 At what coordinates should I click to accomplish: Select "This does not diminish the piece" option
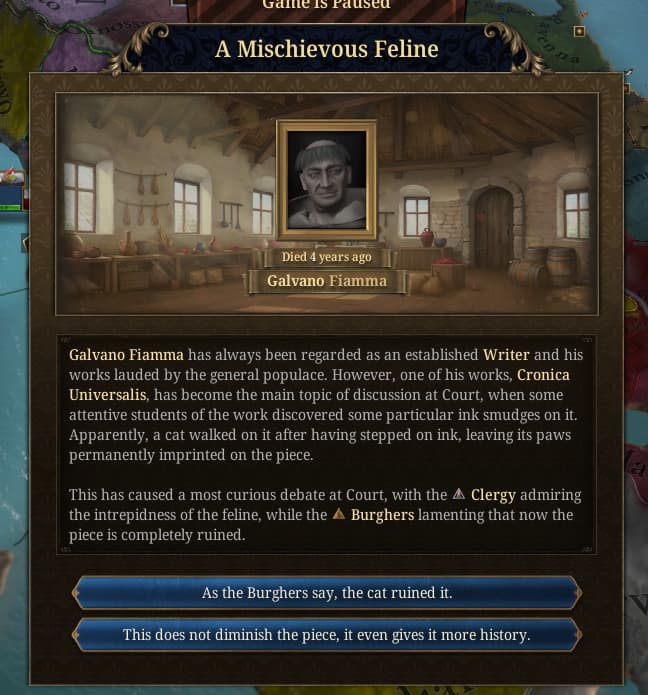[x=327, y=635]
